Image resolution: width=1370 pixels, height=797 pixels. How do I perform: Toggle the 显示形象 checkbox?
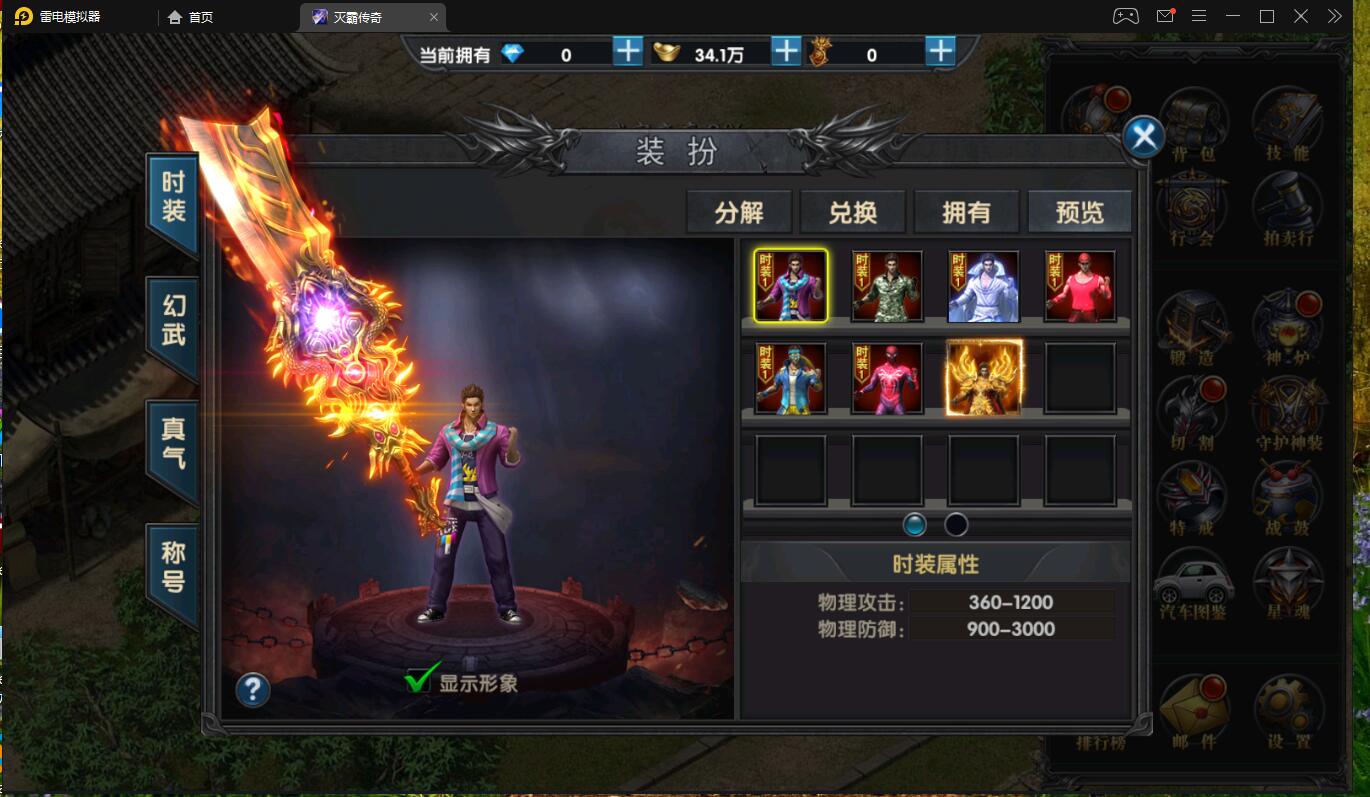tap(418, 682)
